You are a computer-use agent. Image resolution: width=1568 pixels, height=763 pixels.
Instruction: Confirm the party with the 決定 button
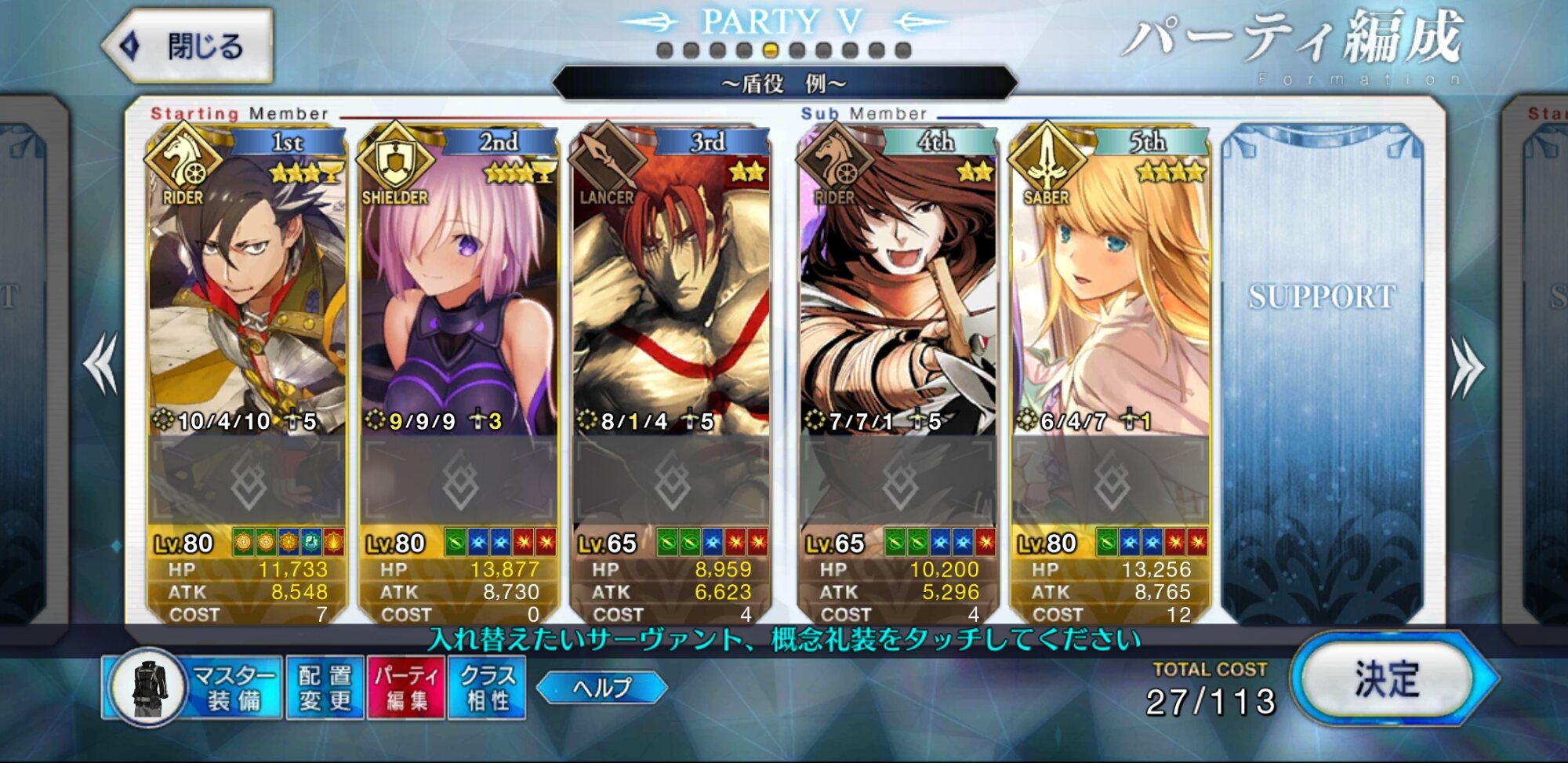click(1388, 679)
